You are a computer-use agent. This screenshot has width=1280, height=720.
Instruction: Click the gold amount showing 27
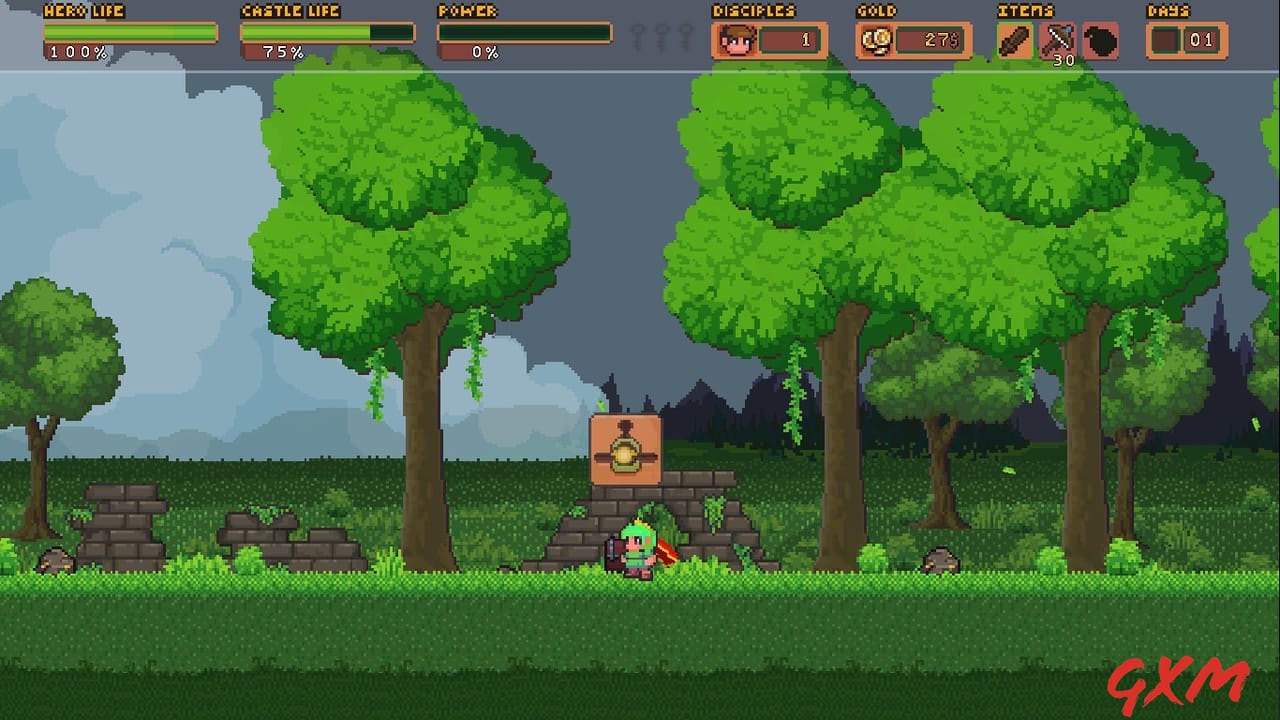click(x=940, y=40)
